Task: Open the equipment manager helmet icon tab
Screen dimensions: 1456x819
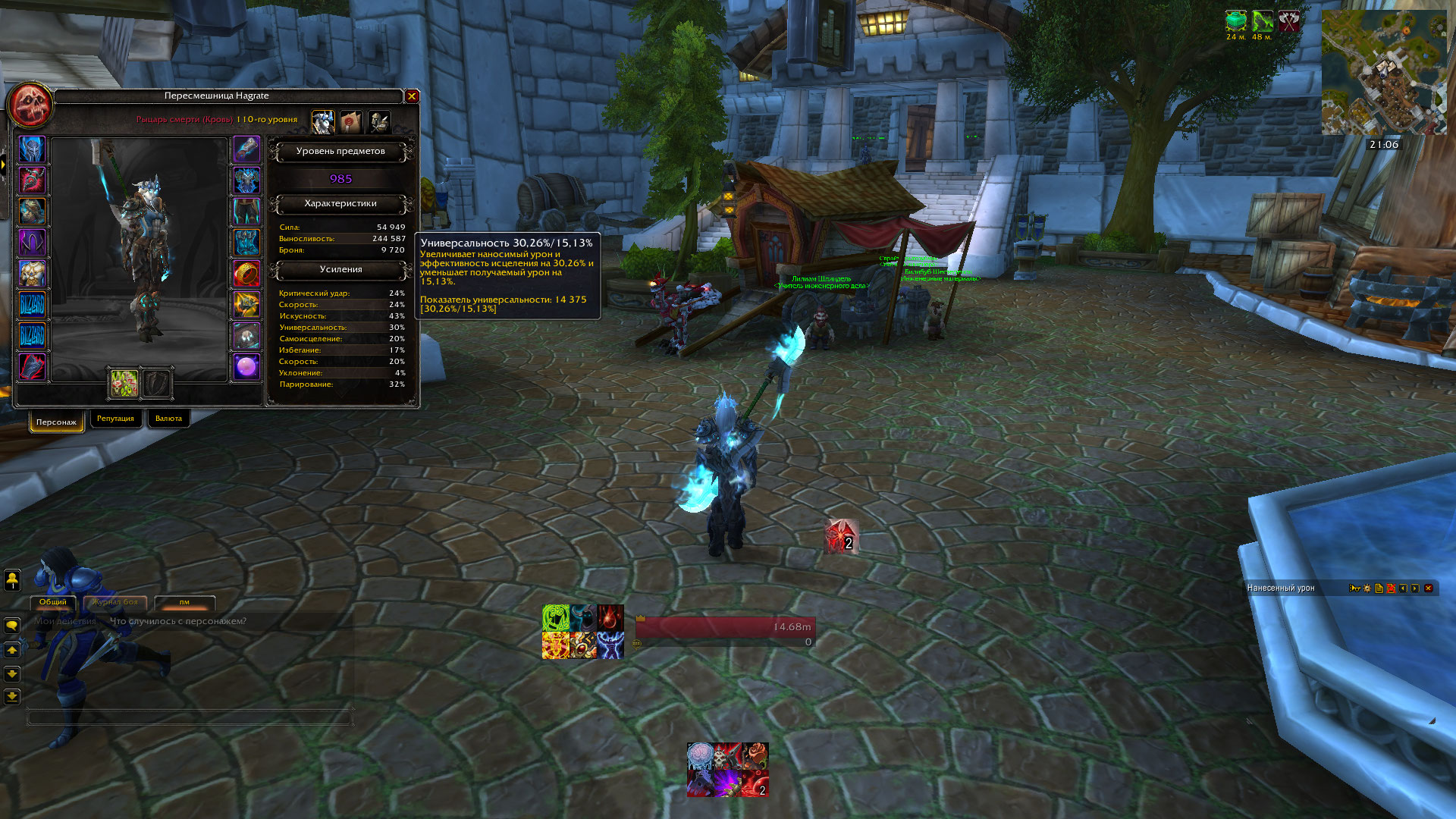Action: [x=378, y=121]
